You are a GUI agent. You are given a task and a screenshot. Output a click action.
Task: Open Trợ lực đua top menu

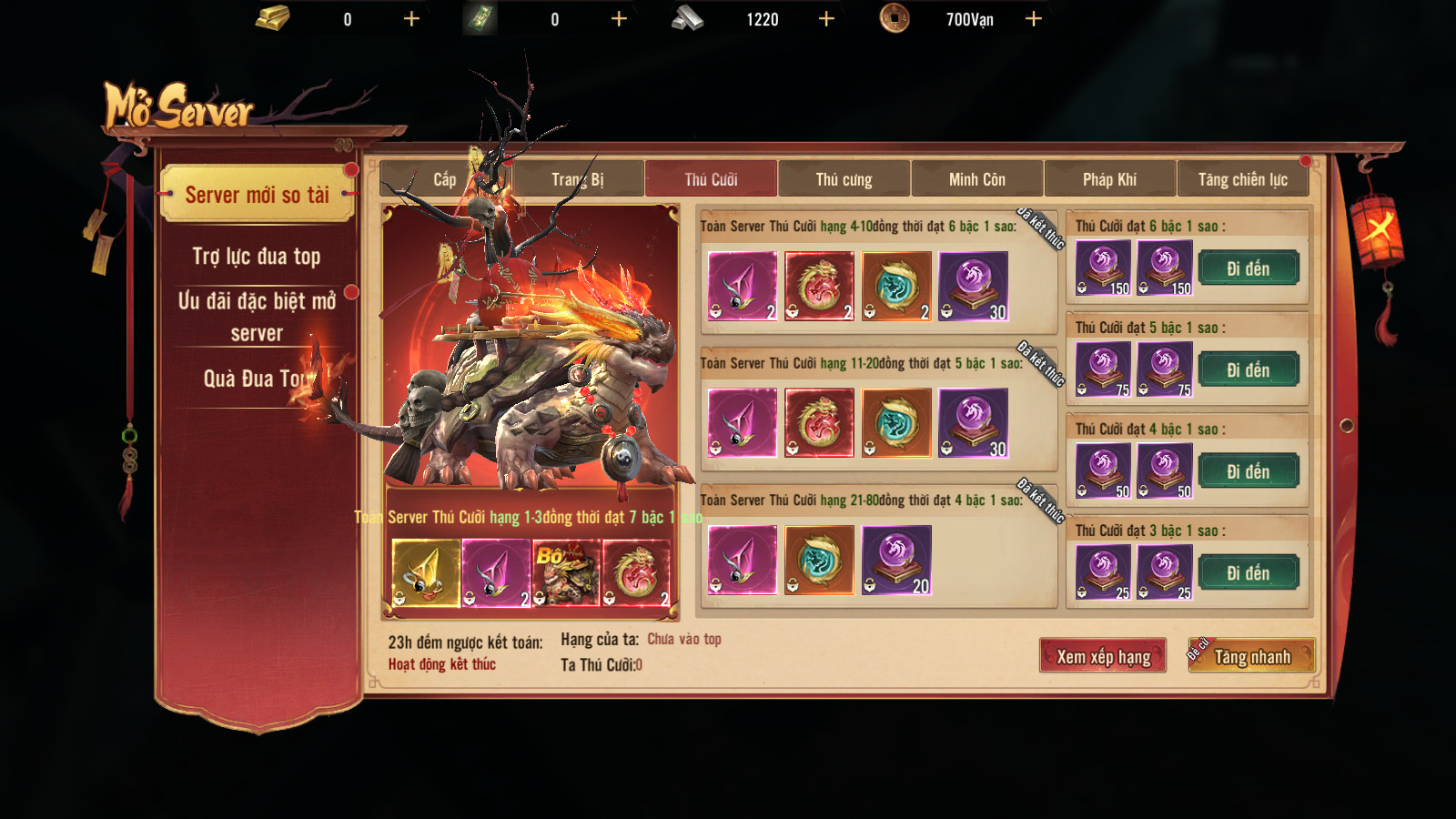coord(257,257)
